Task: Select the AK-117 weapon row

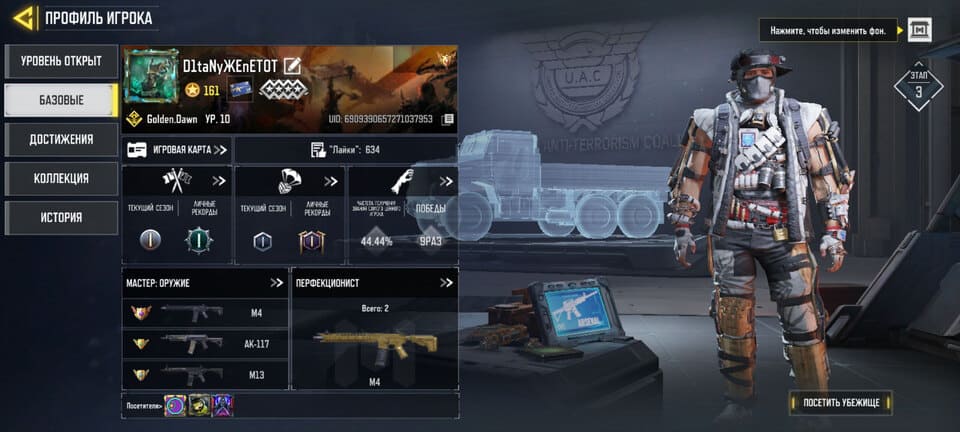Action: point(205,344)
